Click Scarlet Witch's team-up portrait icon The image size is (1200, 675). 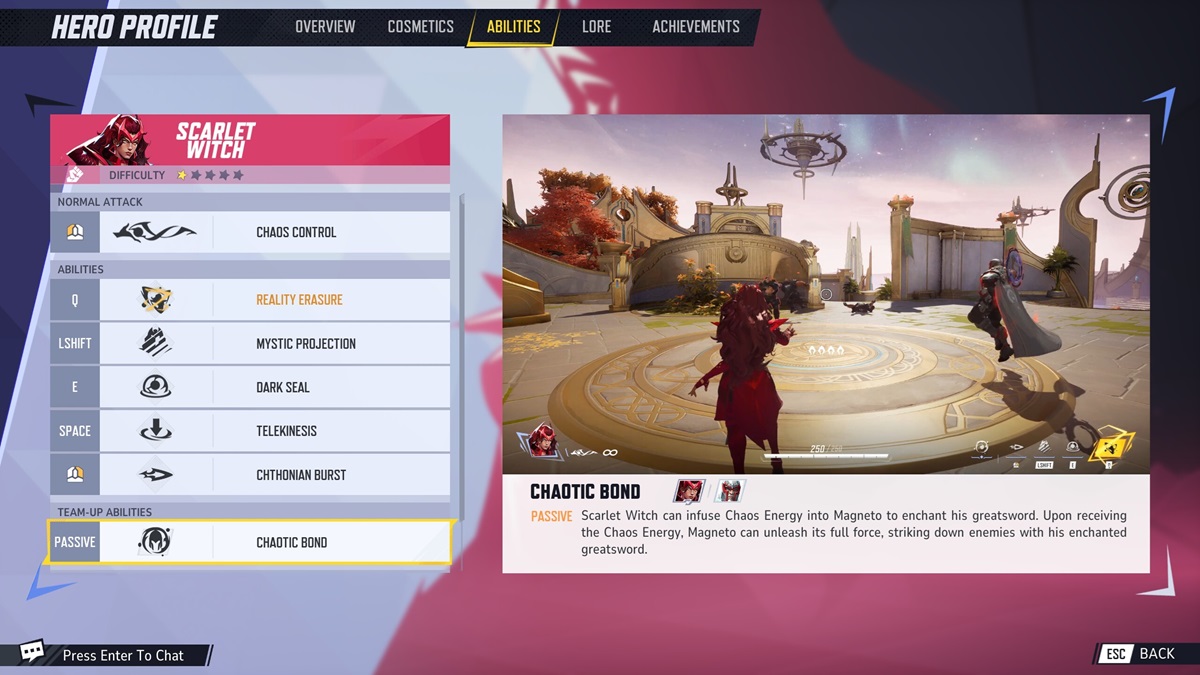(690, 491)
